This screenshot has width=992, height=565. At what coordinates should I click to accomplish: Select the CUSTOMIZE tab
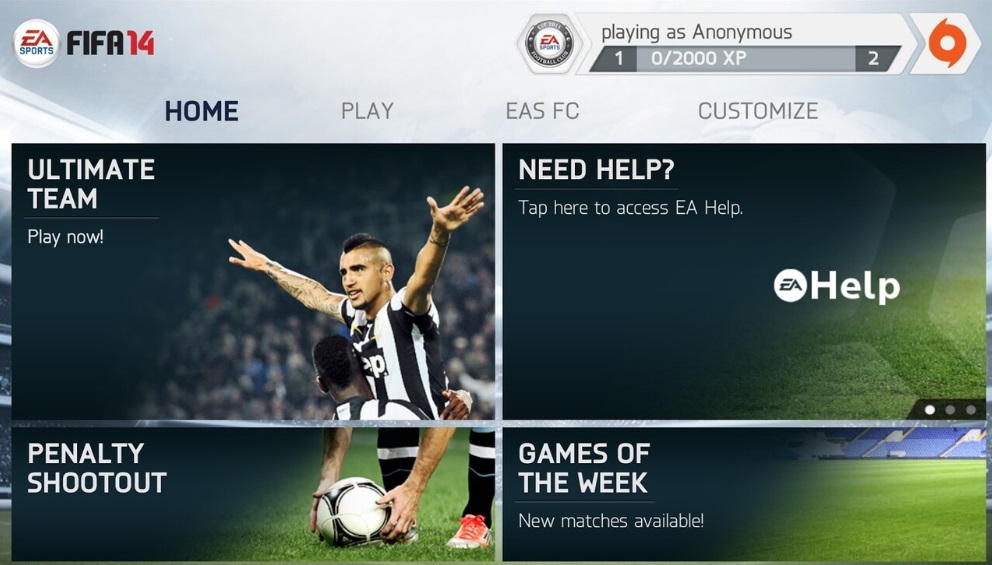(x=757, y=111)
